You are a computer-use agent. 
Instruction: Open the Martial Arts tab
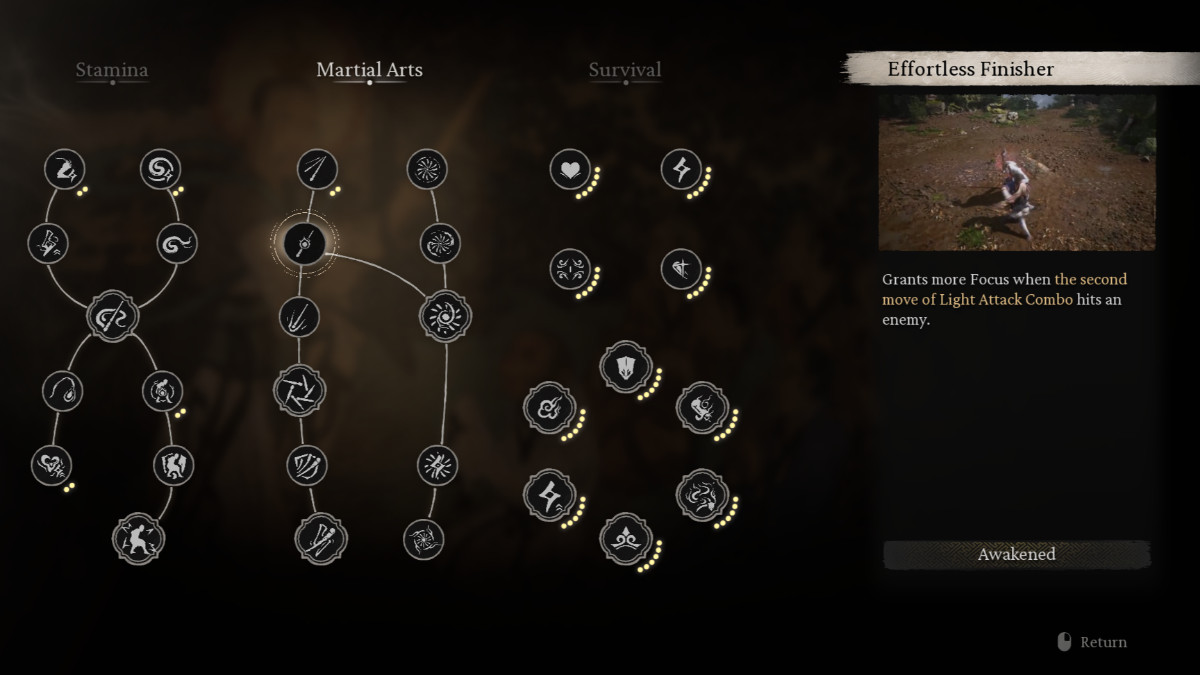pyautogui.click(x=369, y=70)
